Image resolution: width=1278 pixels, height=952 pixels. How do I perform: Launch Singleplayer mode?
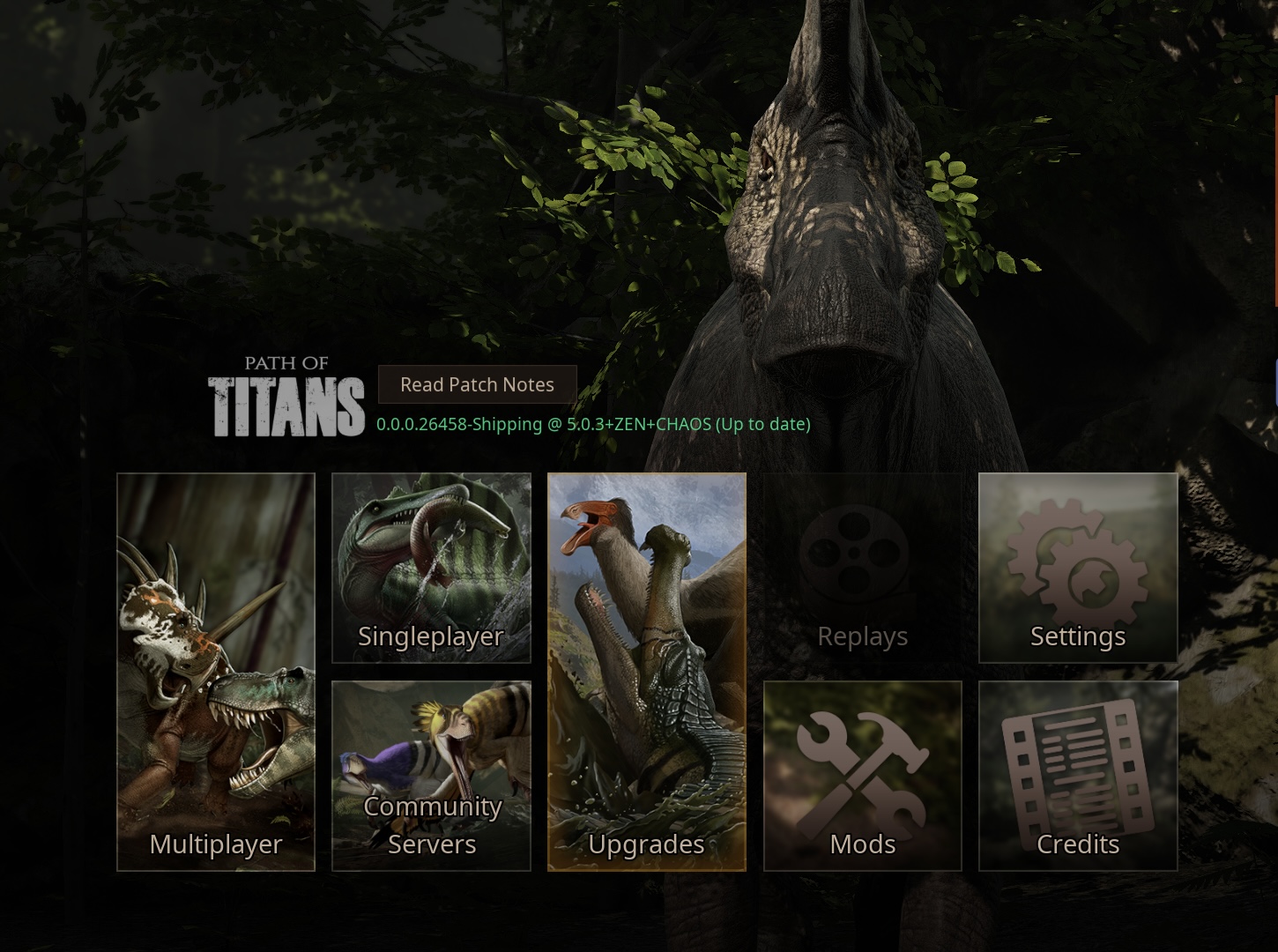[x=431, y=569]
